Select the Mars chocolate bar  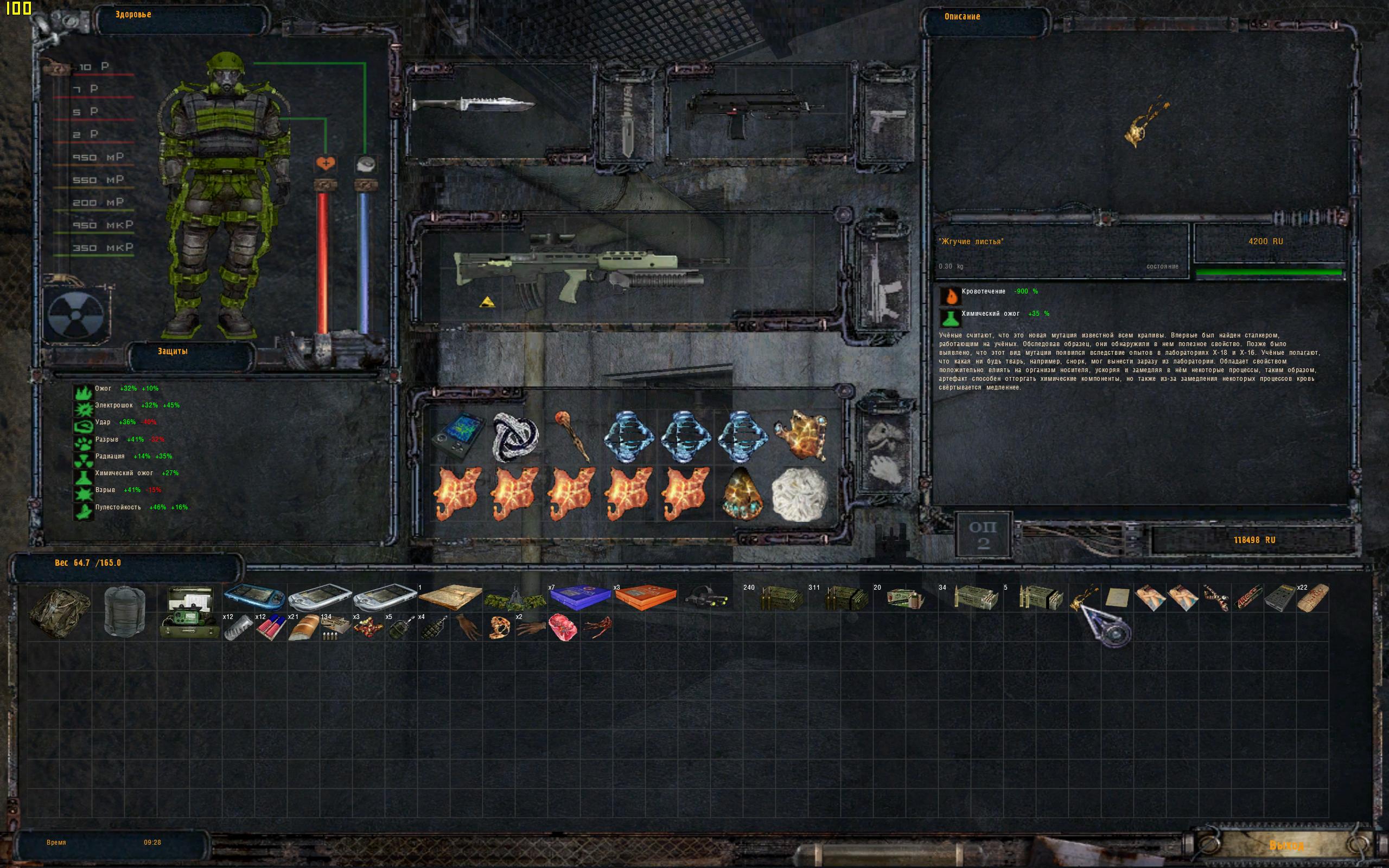(1247, 598)
